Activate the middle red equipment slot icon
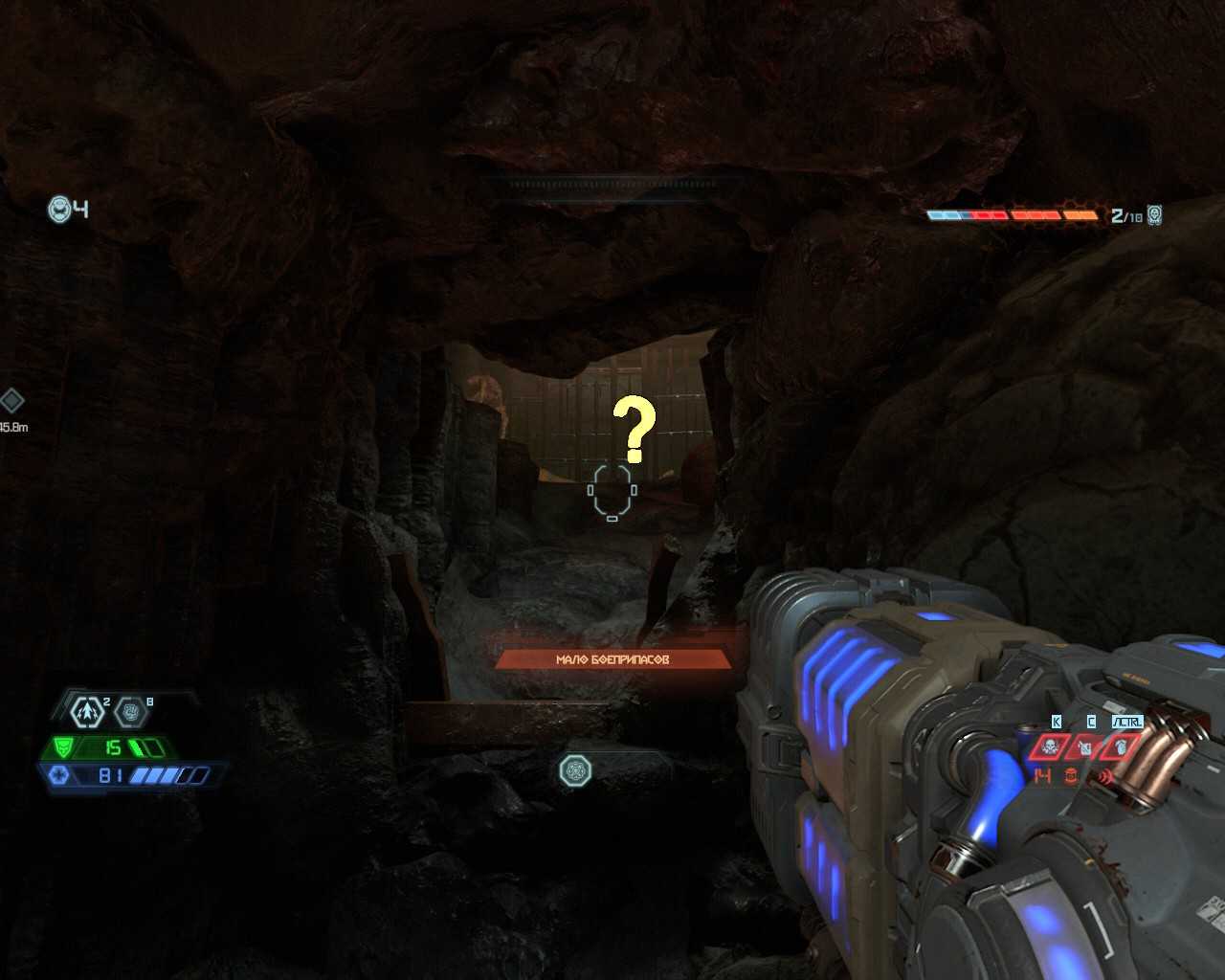This screenshot has width=1225, height=980. [x=1085, y=746]
